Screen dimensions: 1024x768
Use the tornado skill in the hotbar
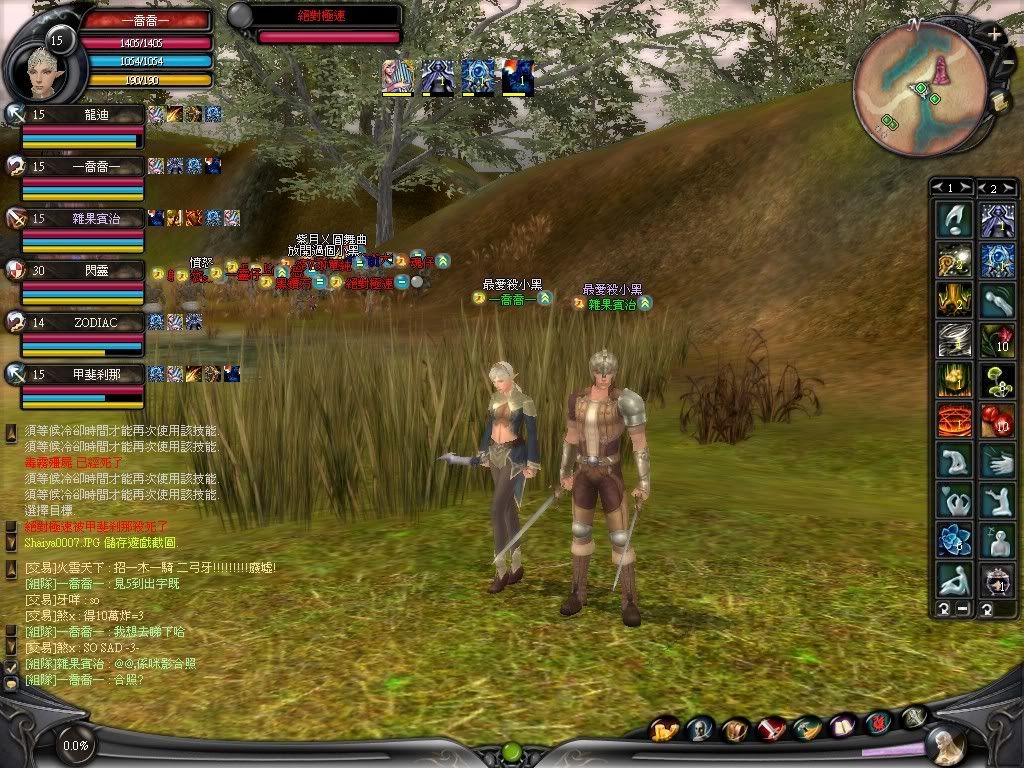(x=953, y=339)
